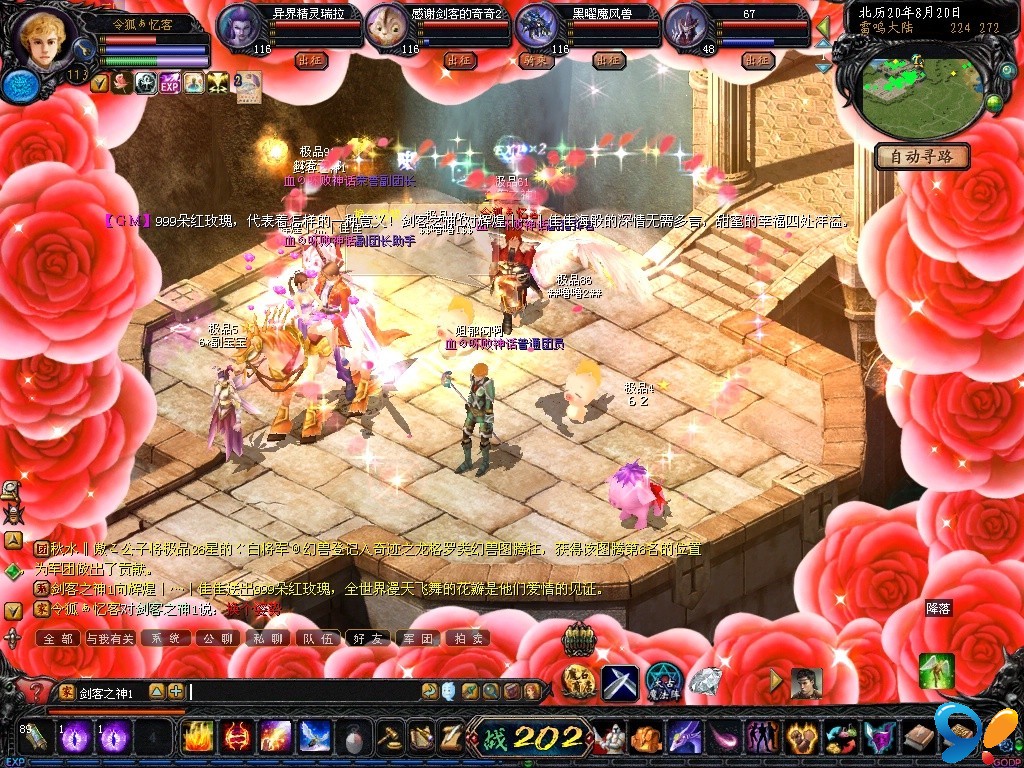Image resolution: width=1024 pixels, height=768 pixels.
Task: Click the red question mark help button
Action: click(x=37, y=691)
